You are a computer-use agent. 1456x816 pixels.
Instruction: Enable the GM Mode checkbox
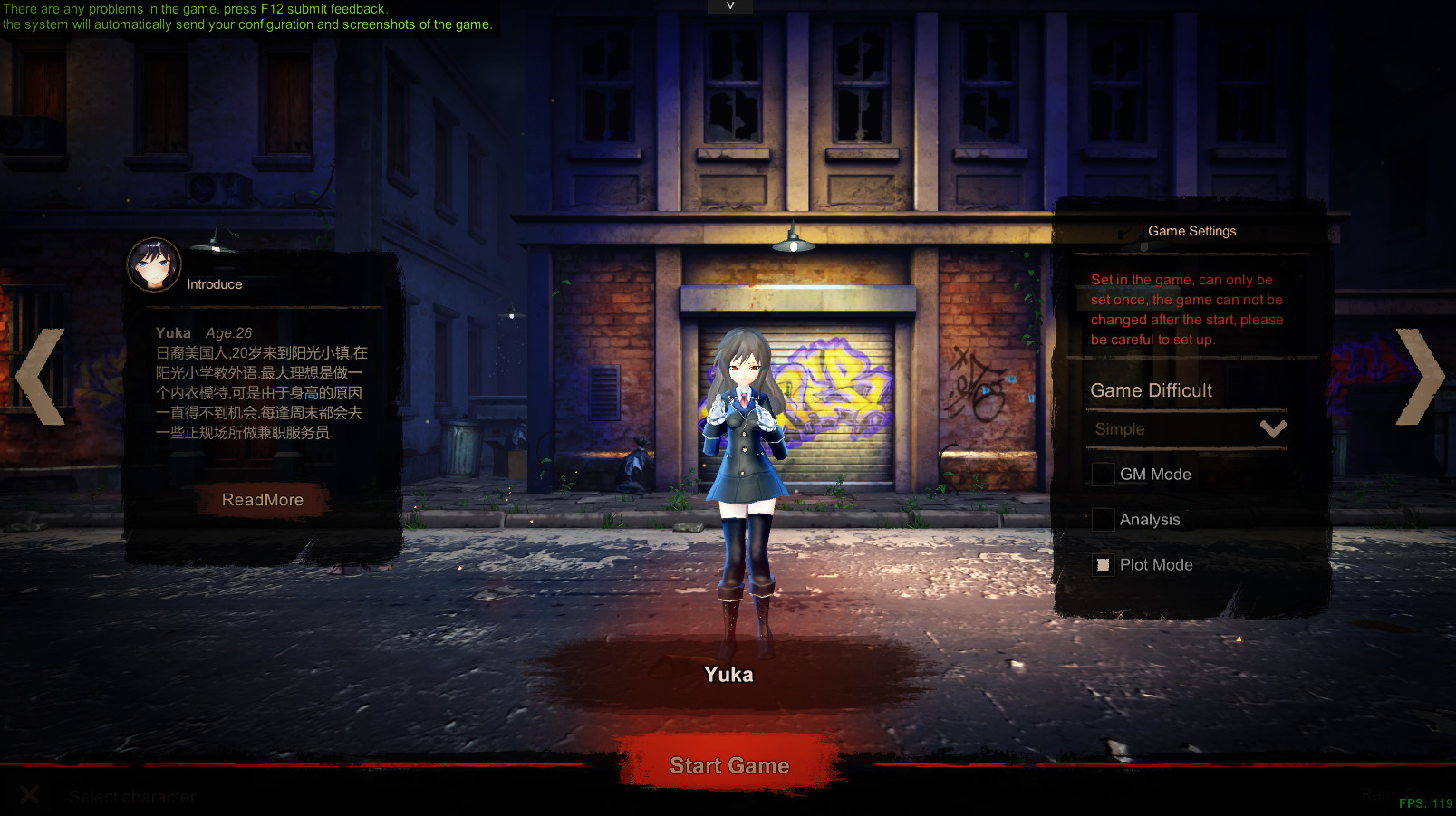pos(1102,474)
